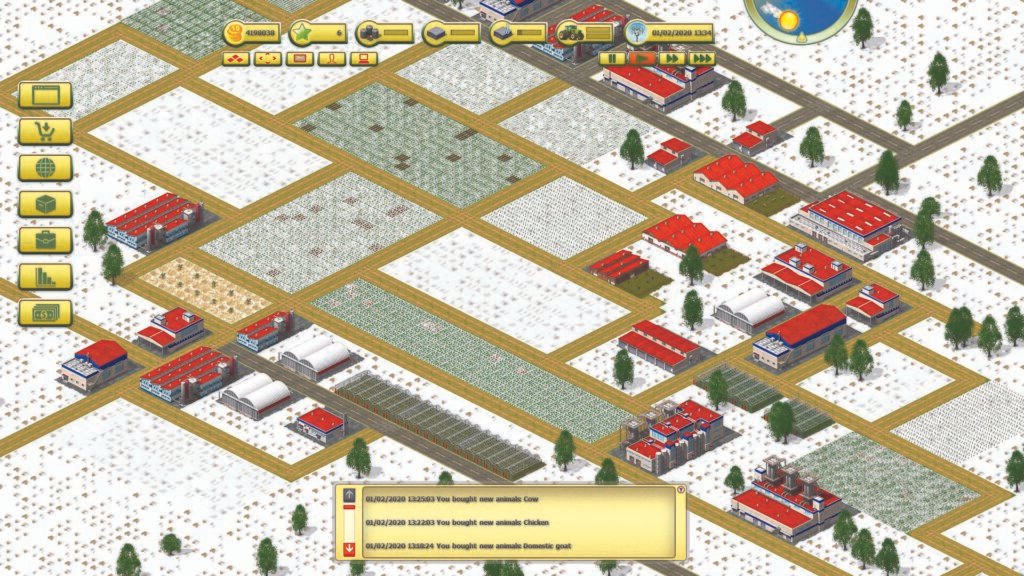The height and width of the screenshot is (576, 1024).
Task: Open the globe world market menu
Action: pos(45,167)
